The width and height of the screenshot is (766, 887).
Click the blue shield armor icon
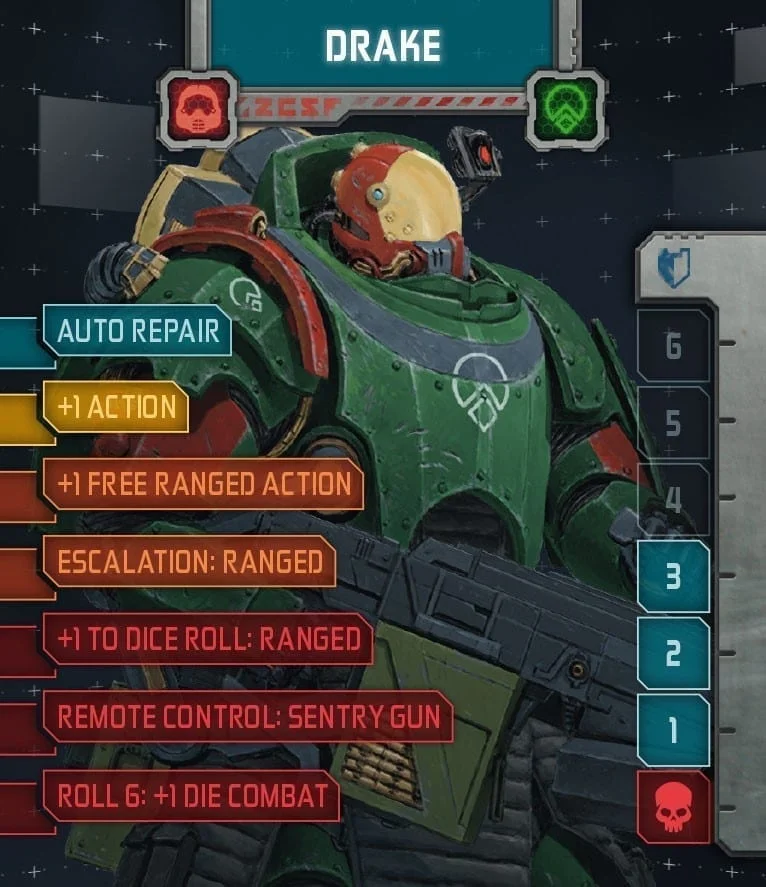[673, 267]
